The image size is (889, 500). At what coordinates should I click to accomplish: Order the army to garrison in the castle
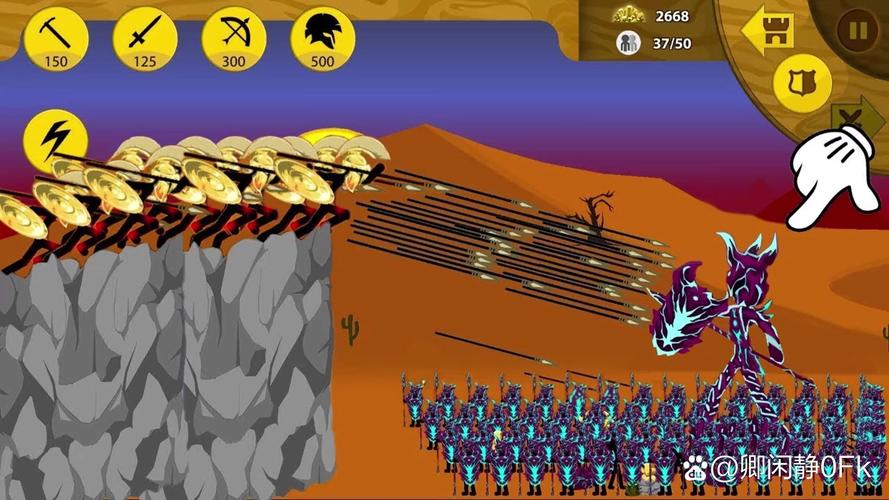(x=770, y=32)
